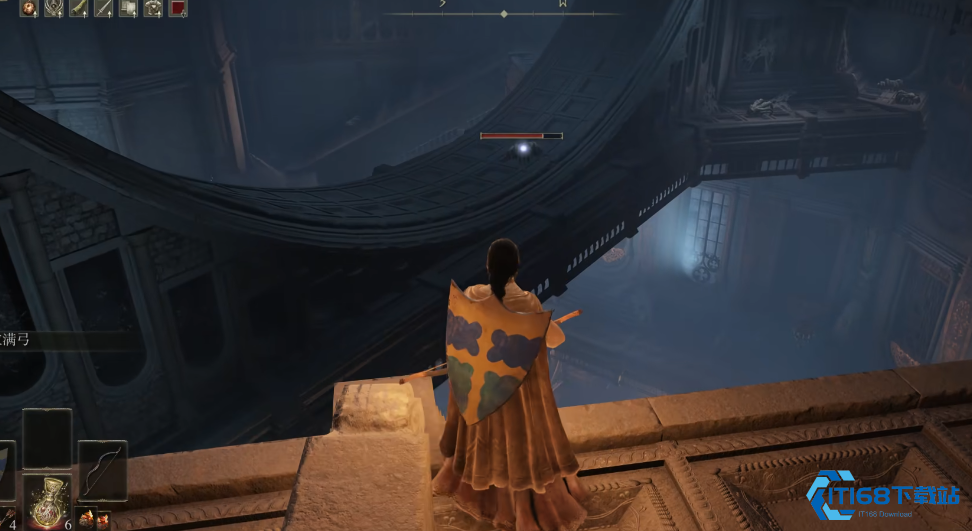Click the winged emblem status icon

(53, 8)
